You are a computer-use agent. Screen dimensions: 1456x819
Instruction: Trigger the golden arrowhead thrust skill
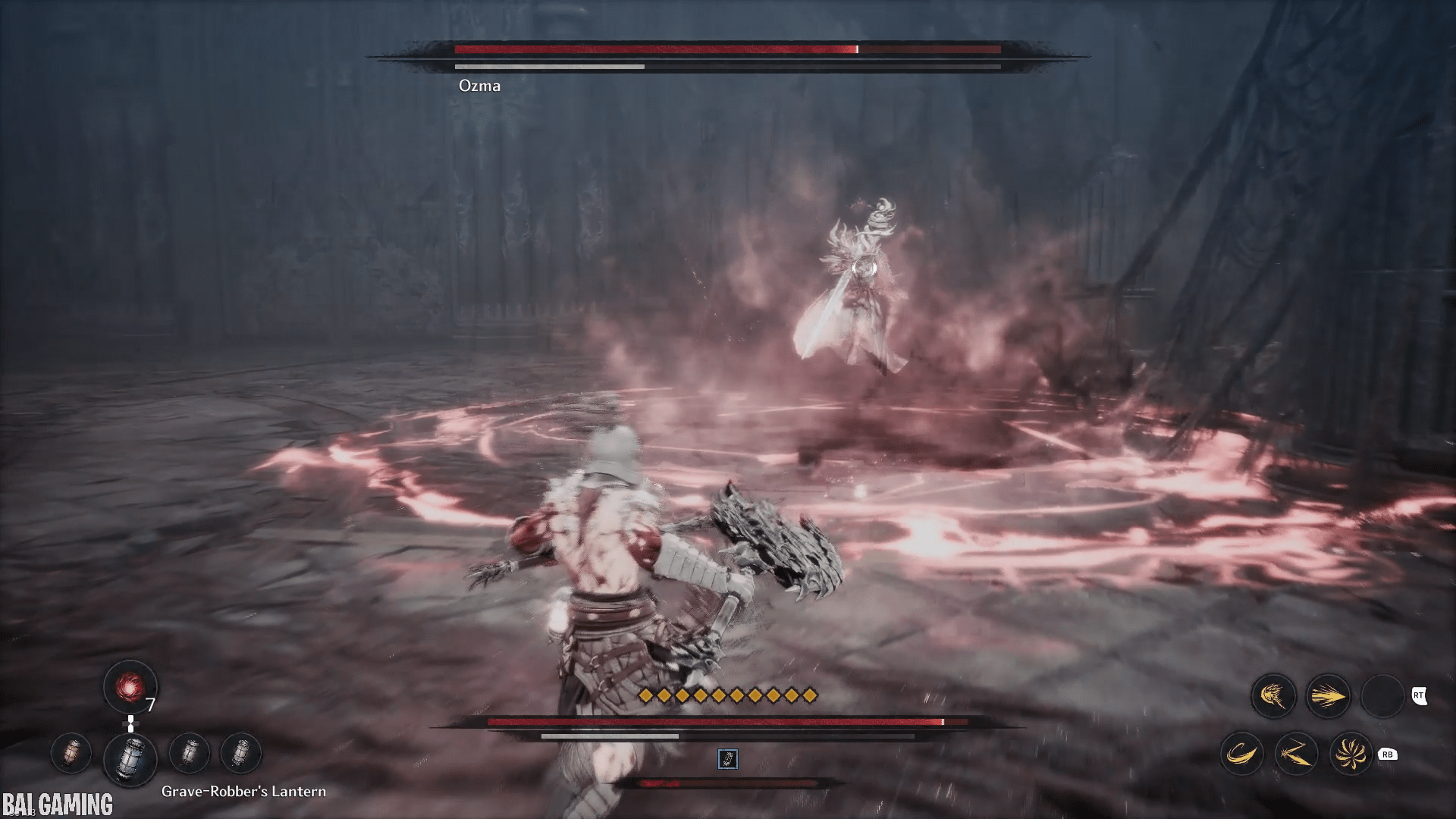coord(1328,695)
